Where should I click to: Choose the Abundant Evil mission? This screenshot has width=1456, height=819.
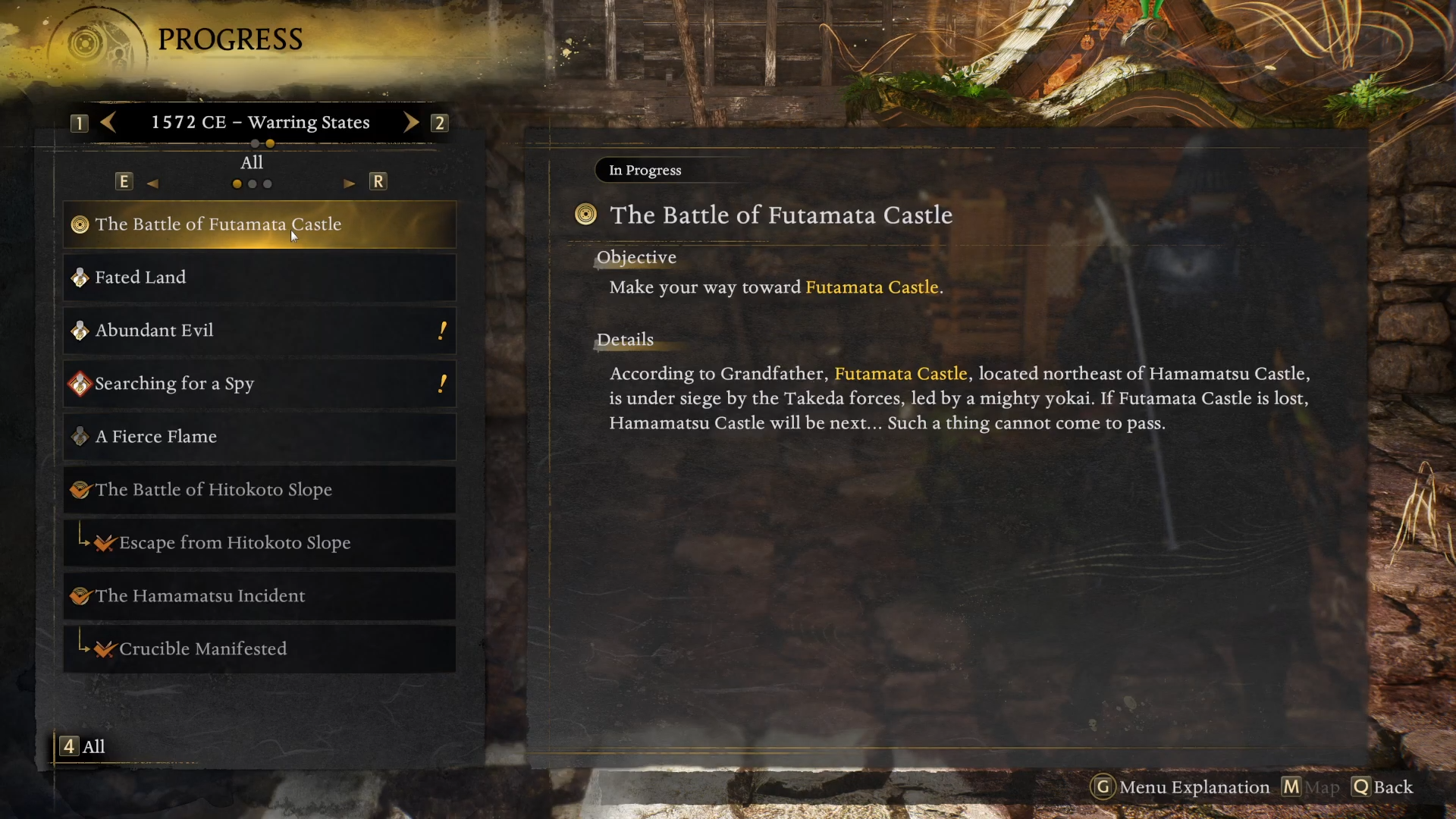[x=259, y=331]
